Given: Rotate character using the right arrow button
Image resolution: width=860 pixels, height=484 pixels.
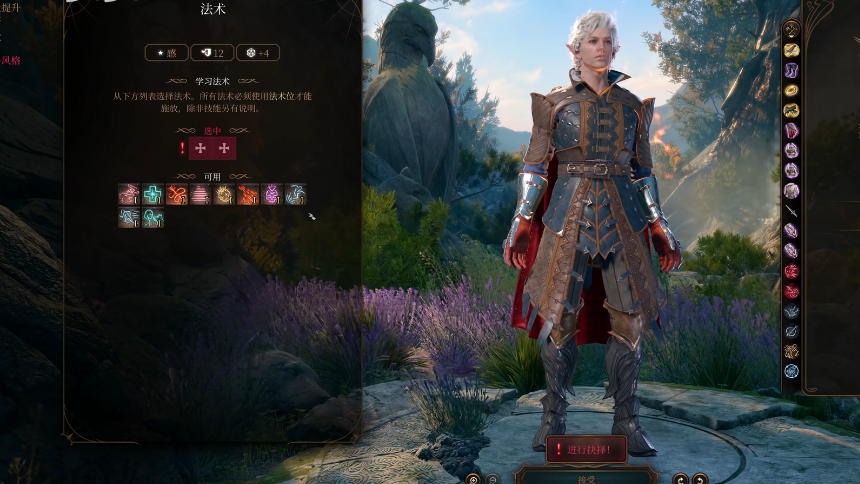Looking at the screenshot, I should point(701,479).
